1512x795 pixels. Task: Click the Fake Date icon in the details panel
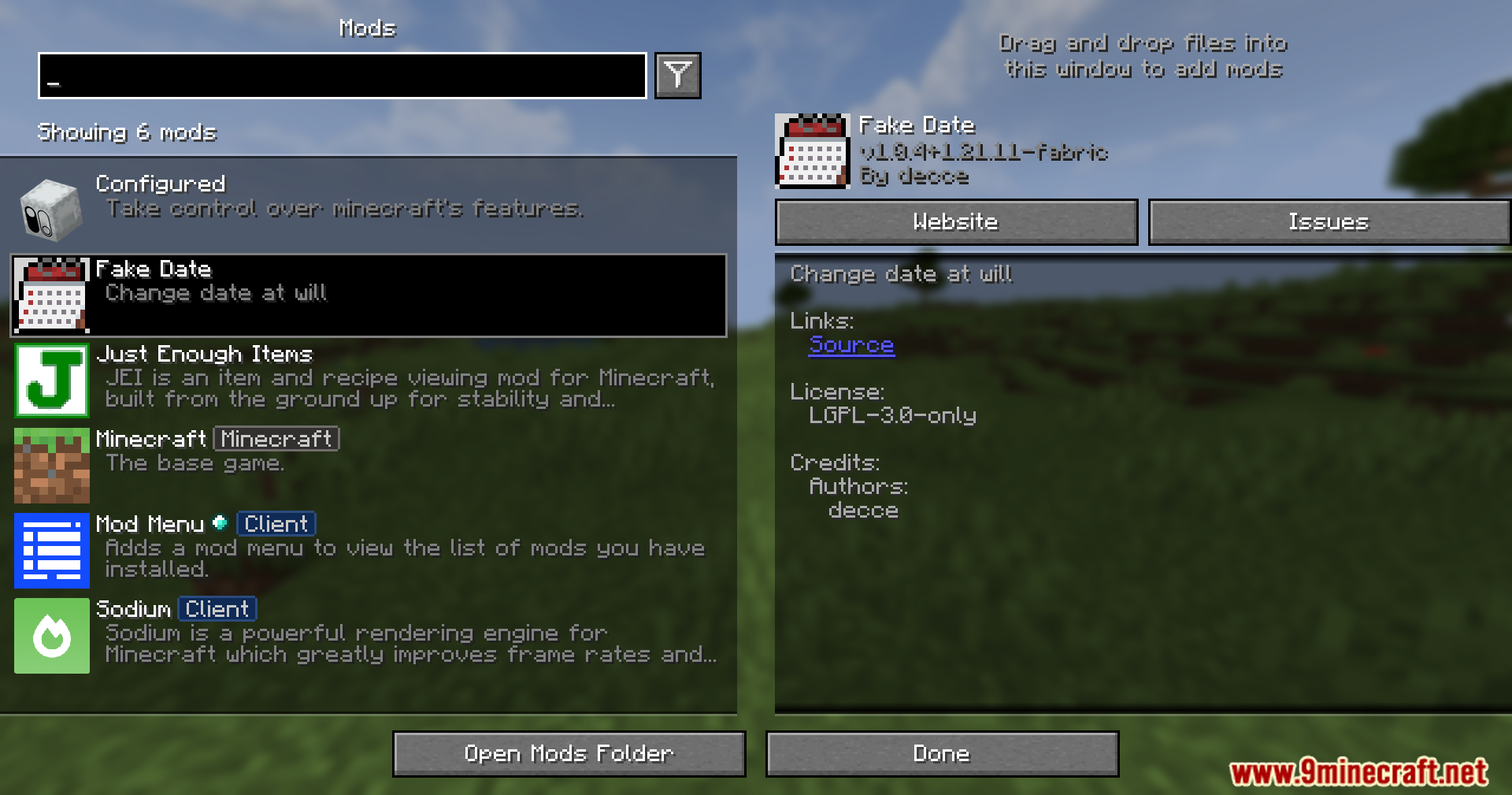pyautogui.click(x=813, y=151)
